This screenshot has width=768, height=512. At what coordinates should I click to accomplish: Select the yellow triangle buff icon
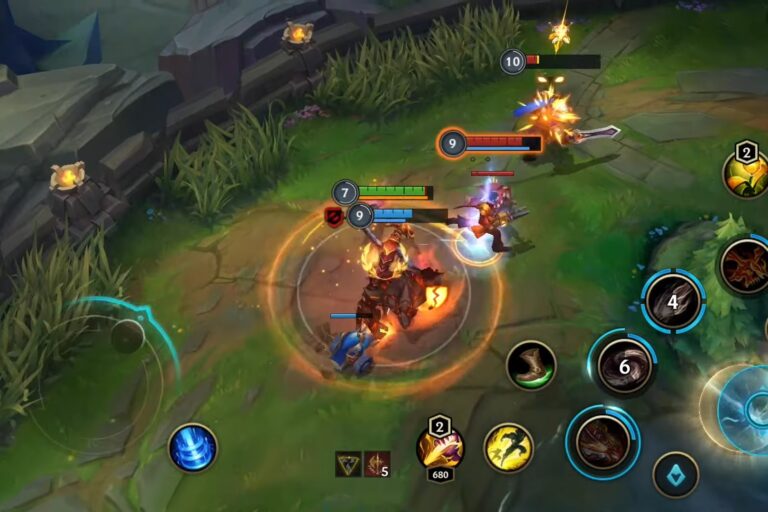[348, 464]
